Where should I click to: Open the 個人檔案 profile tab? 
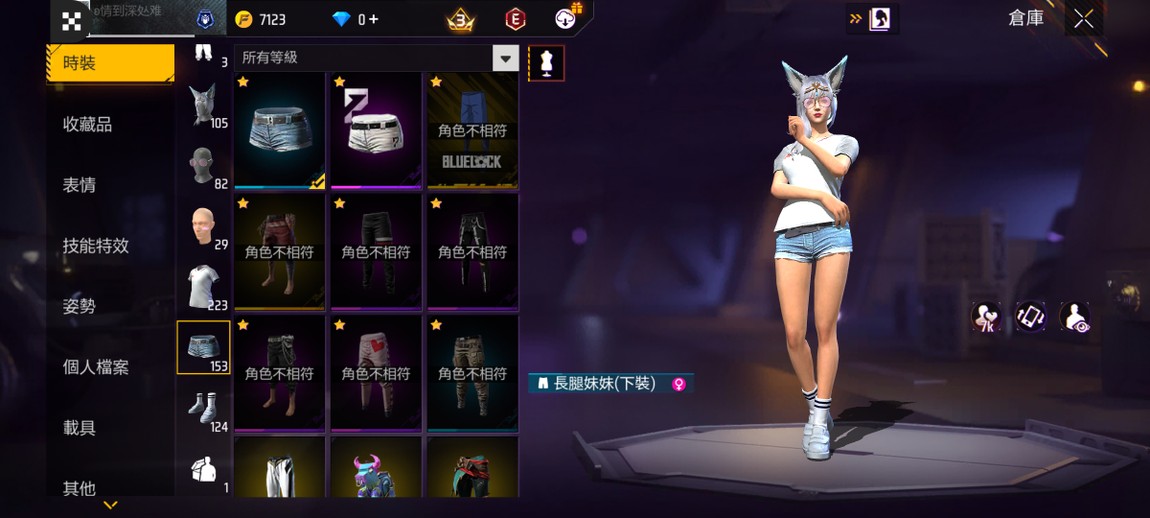96,367
